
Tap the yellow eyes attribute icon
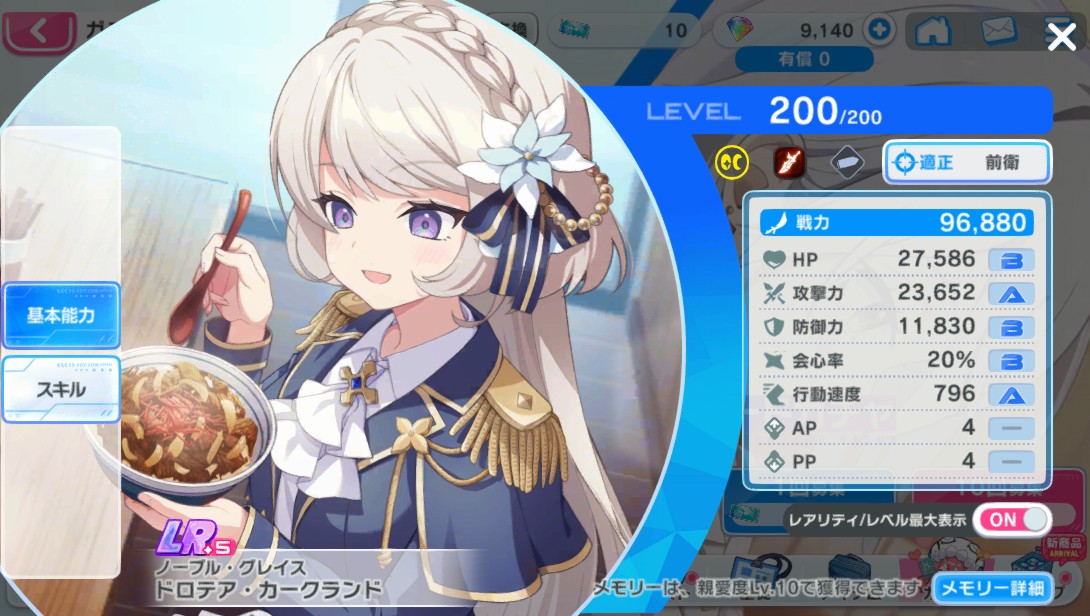732,160
